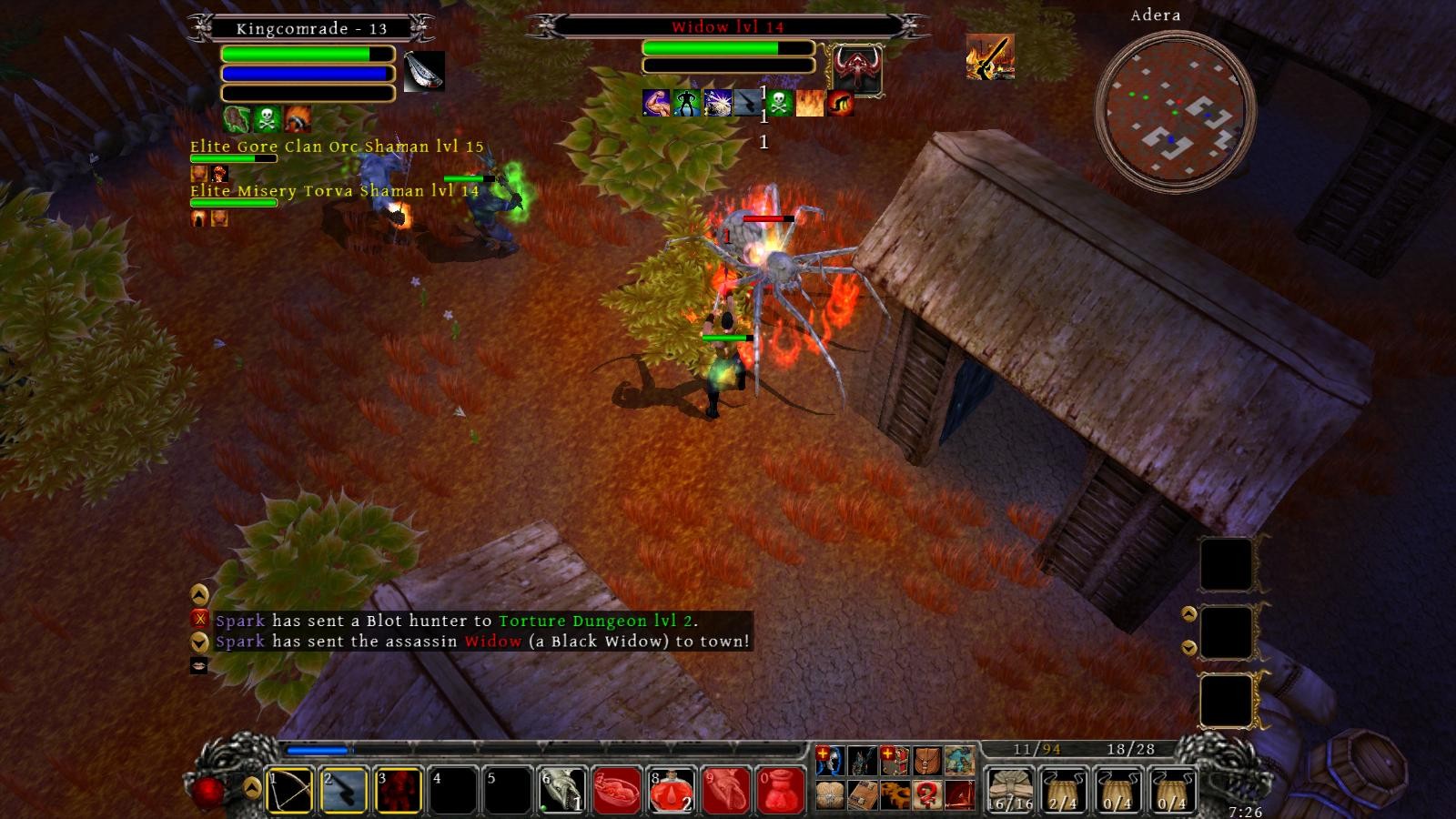Click the belt pouch inventory icon
Image resolution: width=1456 pixels, height=819 pixels.
(928, 761)
